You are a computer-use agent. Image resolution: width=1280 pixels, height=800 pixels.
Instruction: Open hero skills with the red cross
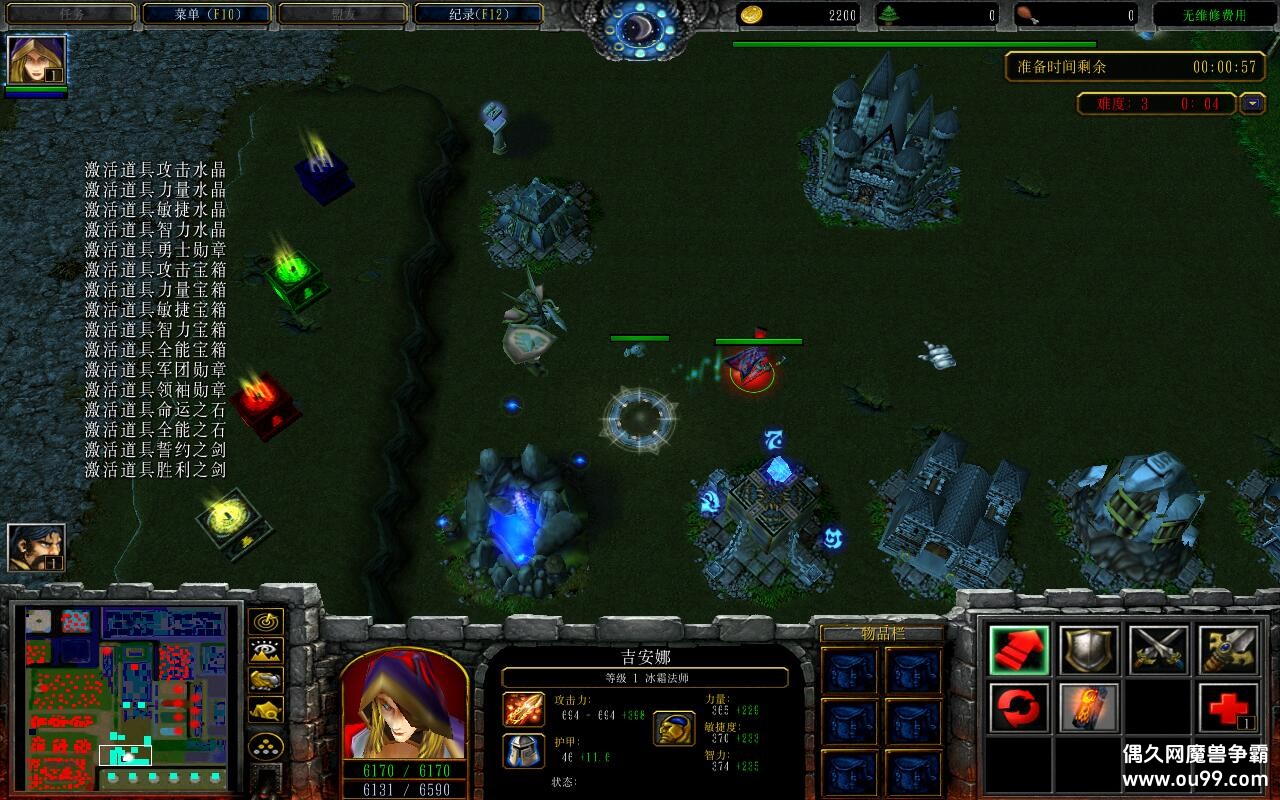[1228, 708]
